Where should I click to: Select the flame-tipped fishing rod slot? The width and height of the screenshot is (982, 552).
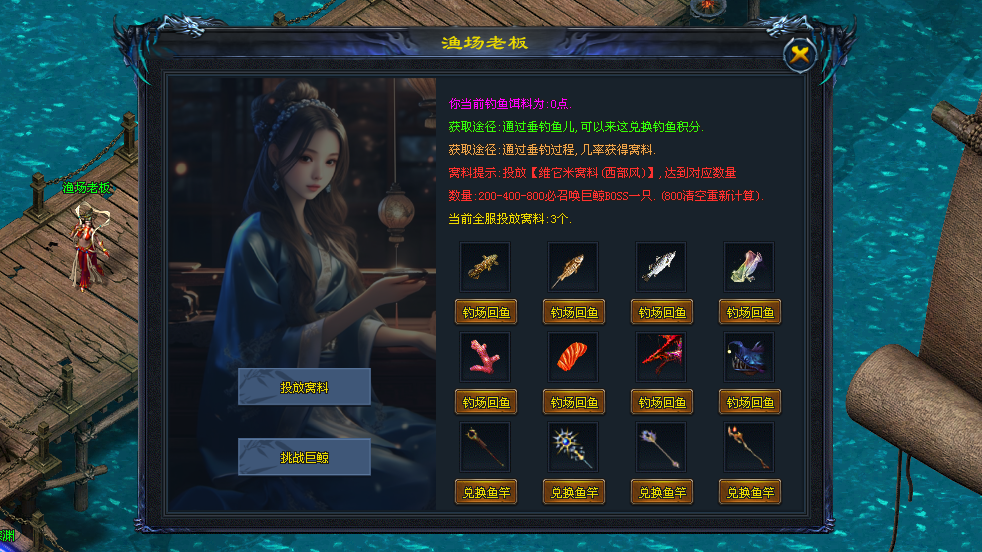[x=749, y=447]
